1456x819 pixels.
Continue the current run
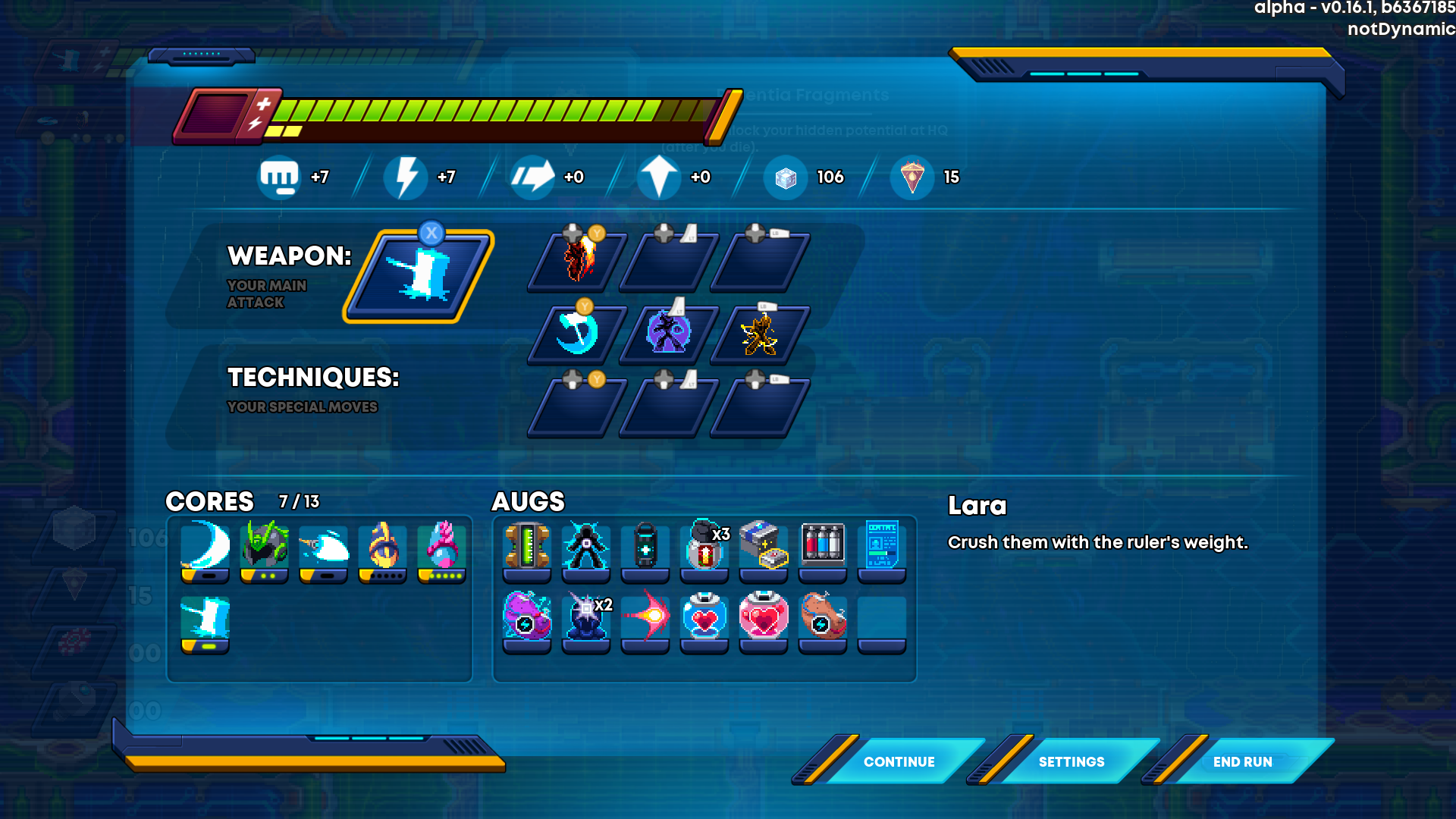(899, 761)
